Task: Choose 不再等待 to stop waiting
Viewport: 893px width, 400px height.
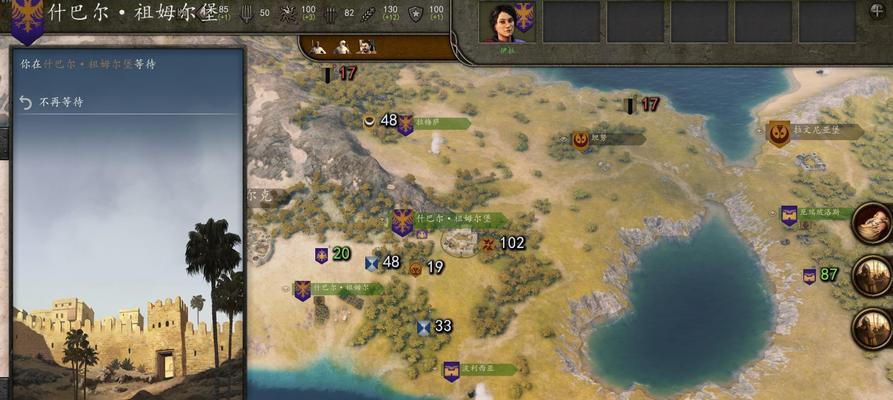Action: (63, 102)
